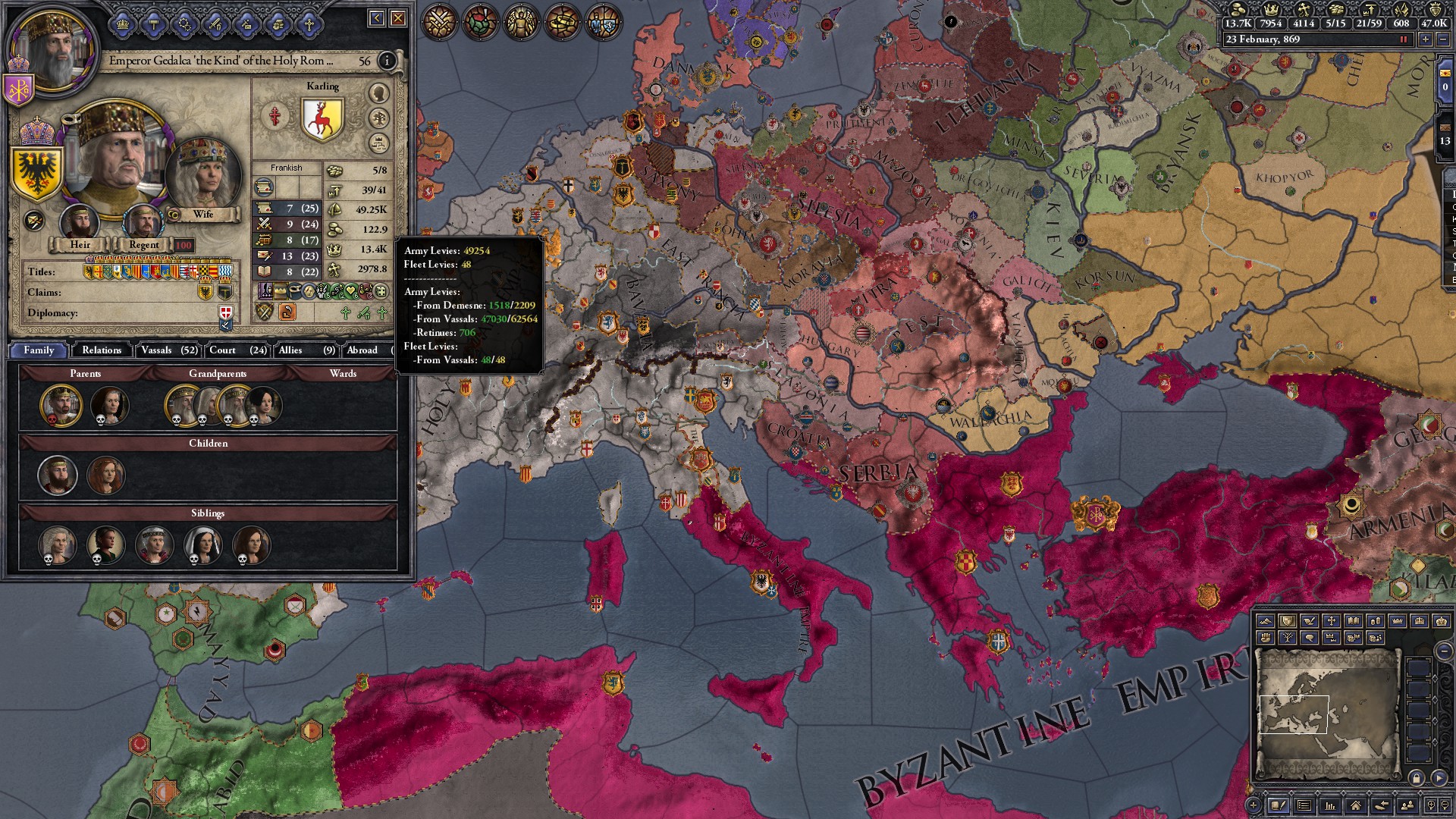Viewport: 1456px width, 819px height.
Task: Select the Family tab
Action: [39, 350]
